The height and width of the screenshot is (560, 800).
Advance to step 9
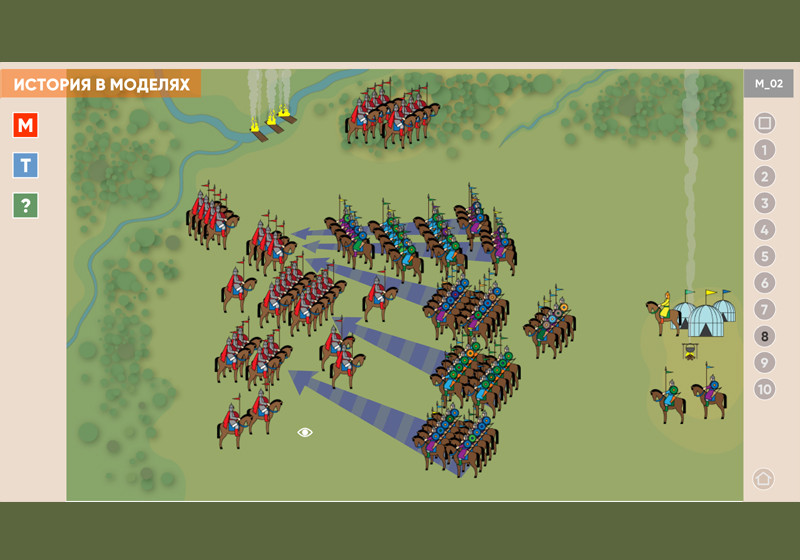click(765, 363)
